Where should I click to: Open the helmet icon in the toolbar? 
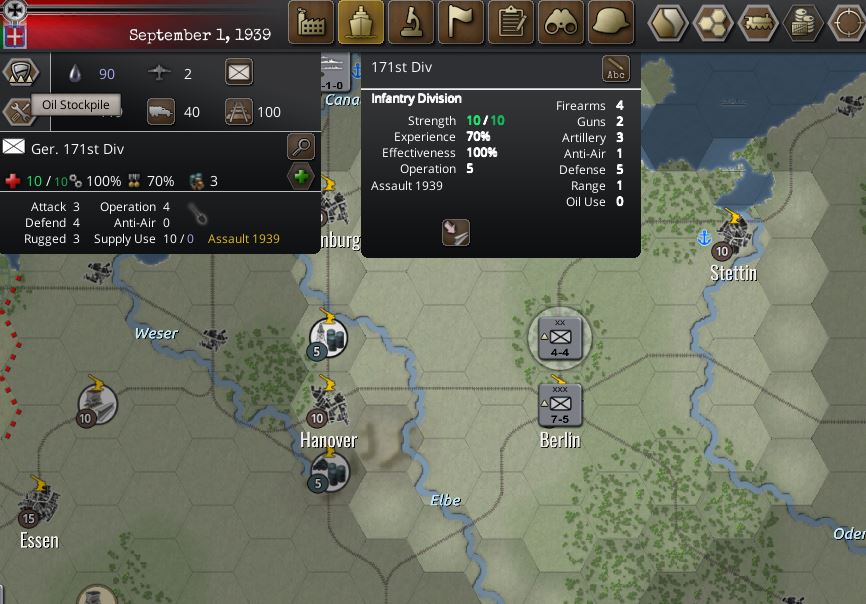(611, 22)
